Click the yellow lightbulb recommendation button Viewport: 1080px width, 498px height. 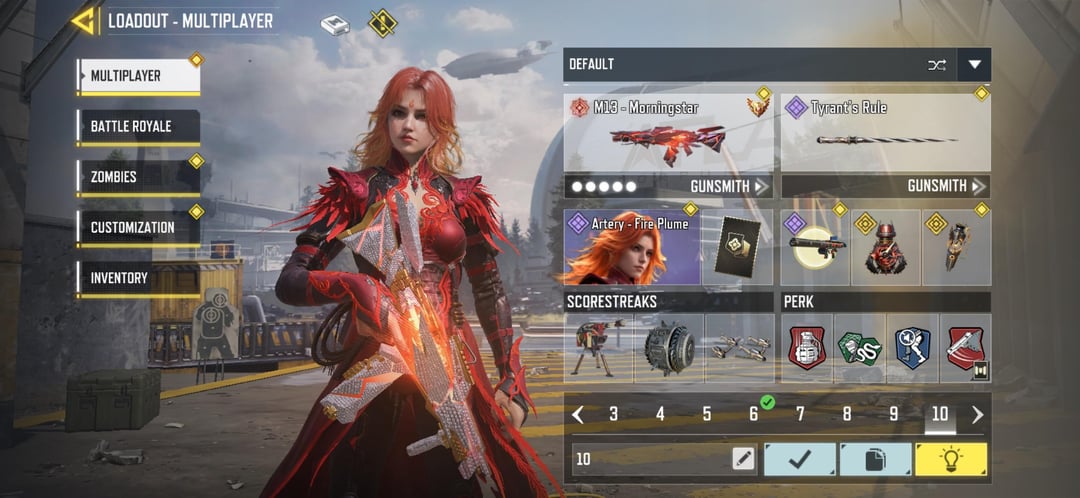[950, 459]
